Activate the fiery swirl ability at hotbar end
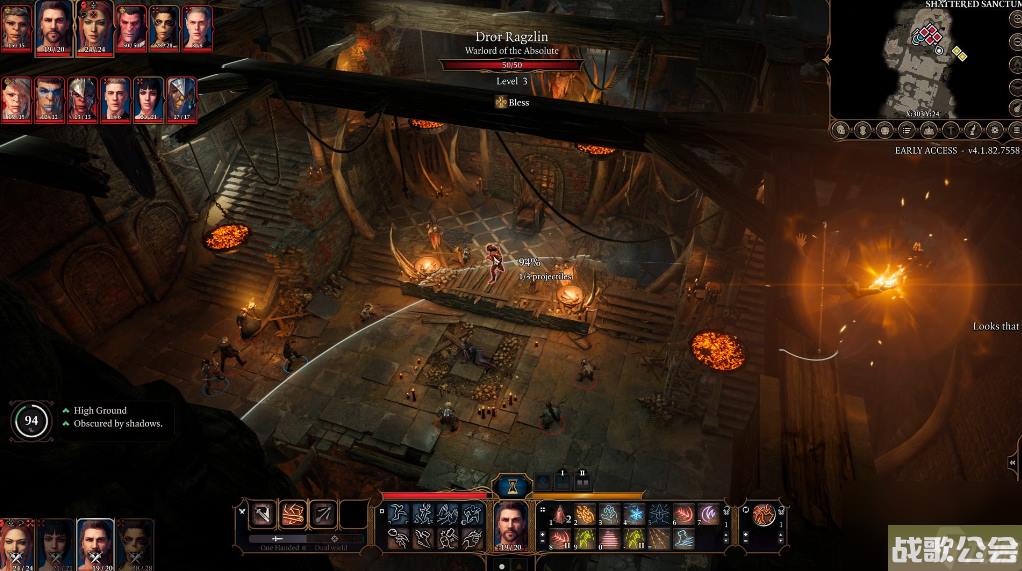Viewport: 1022px width, 571px height. [x=763, y=516]
